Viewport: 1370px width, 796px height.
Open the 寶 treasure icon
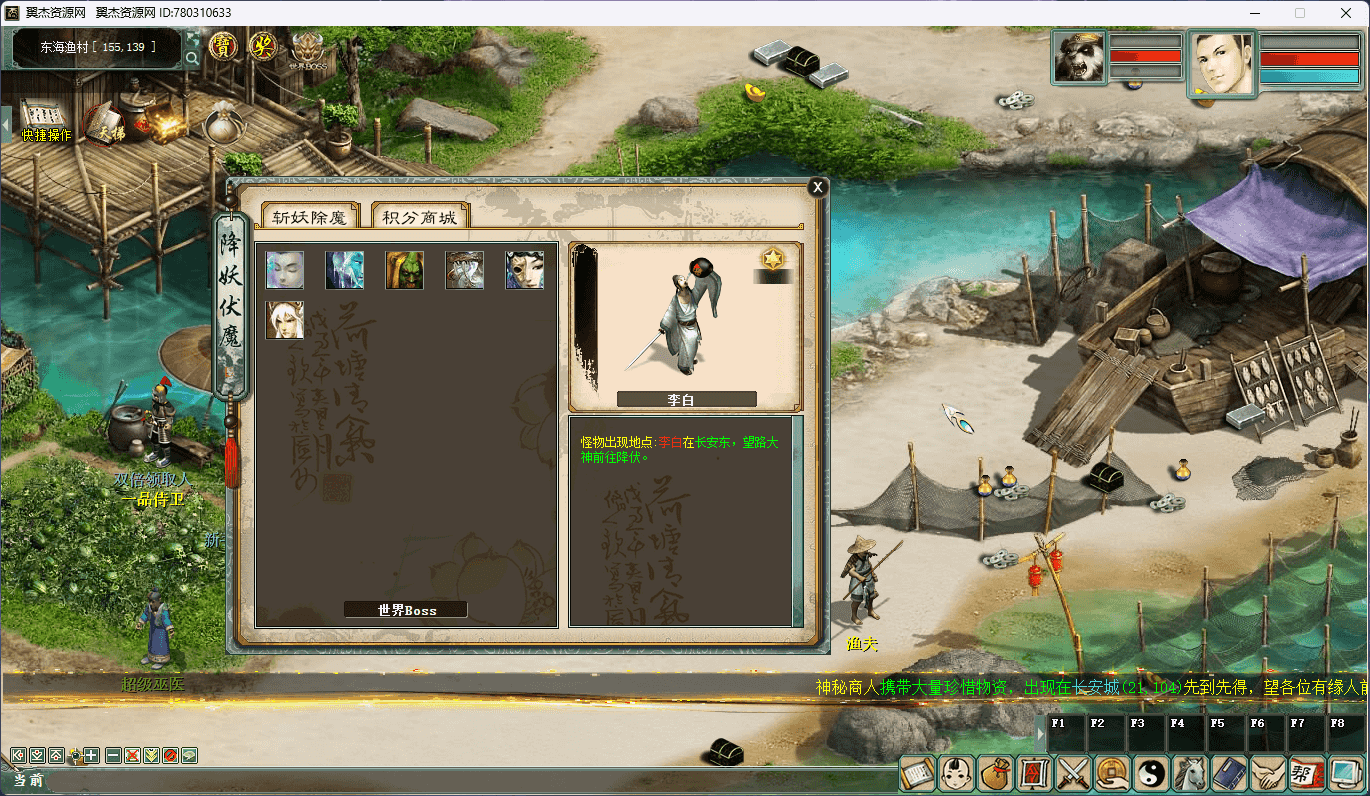[223, 46]
